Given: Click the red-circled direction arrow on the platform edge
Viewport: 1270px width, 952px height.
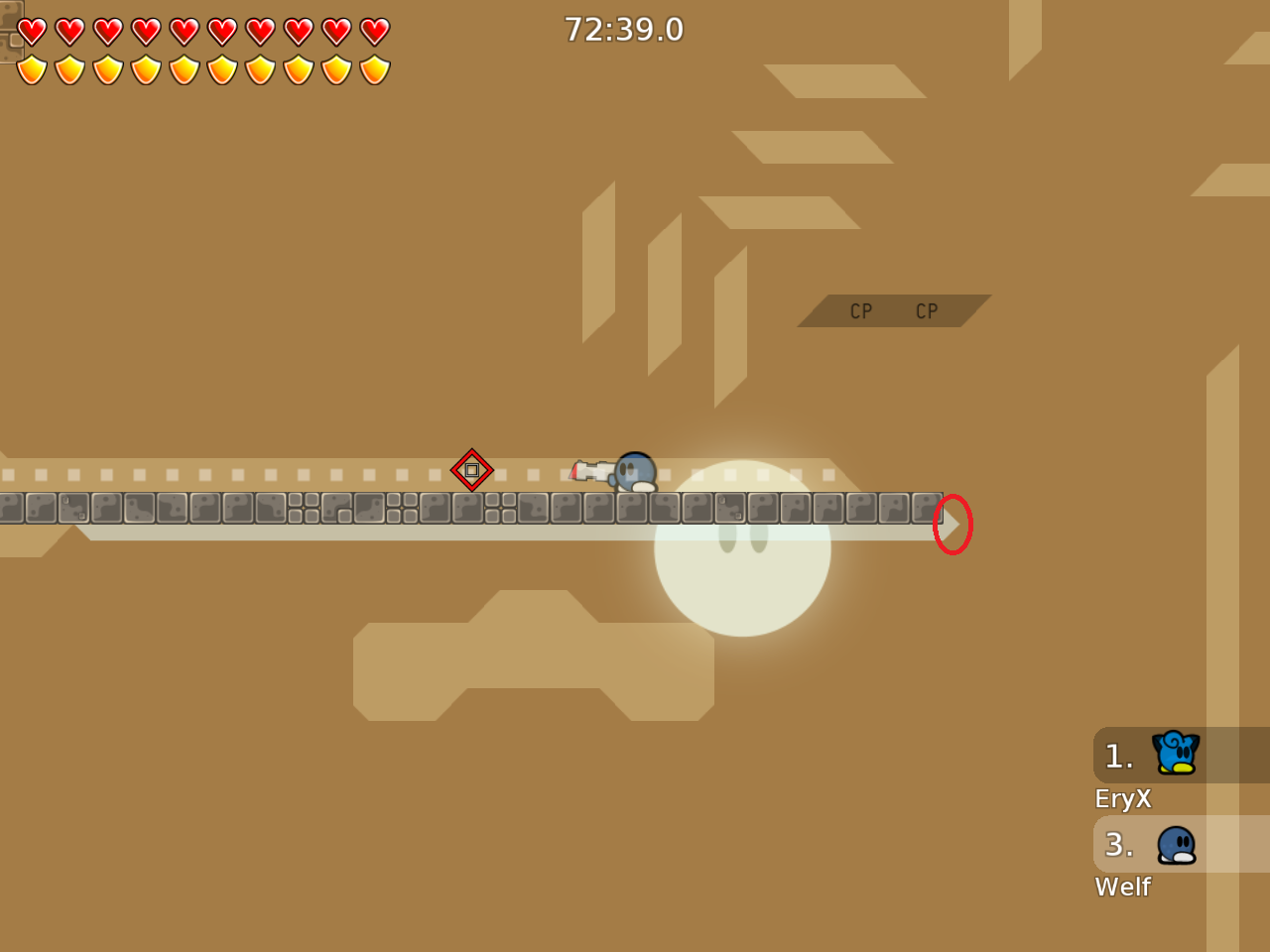Looking at the screenshot, I should tap(952, 524).
